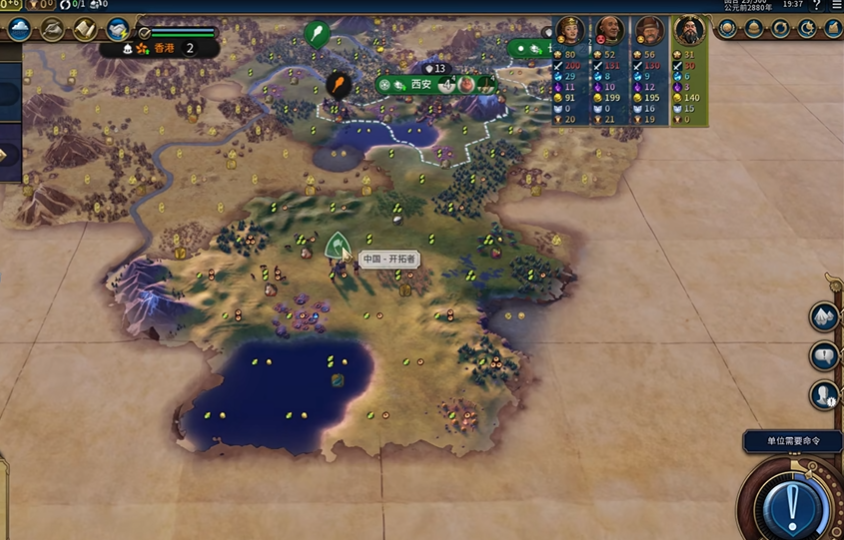The height and width of the screenshot is (540, 844).
Task: Open the 西安 city banner
Action: tap(421, 85)
